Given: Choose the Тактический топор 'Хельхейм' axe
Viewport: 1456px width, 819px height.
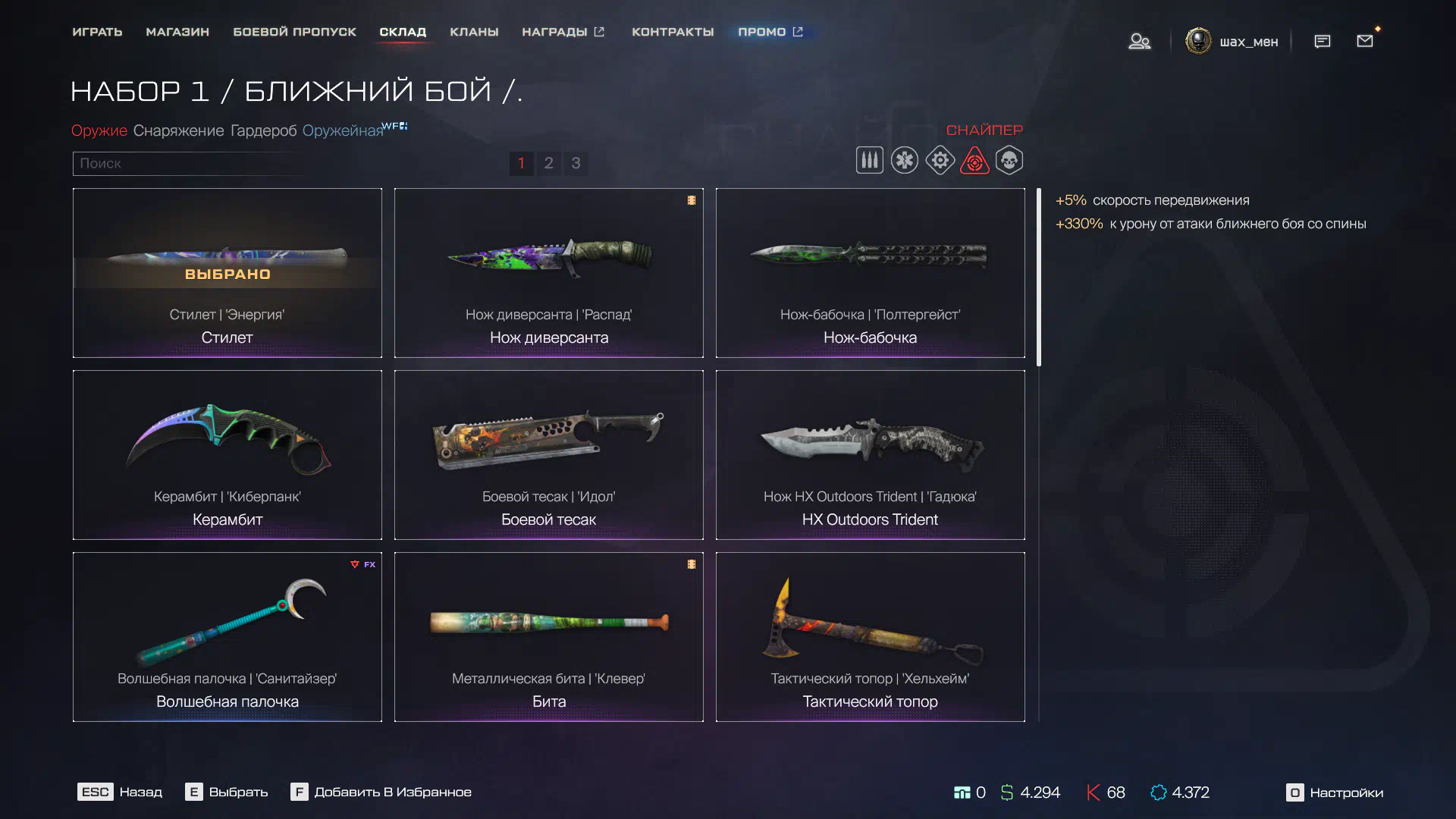Looking at the screenshot, I should pos(870,637).
